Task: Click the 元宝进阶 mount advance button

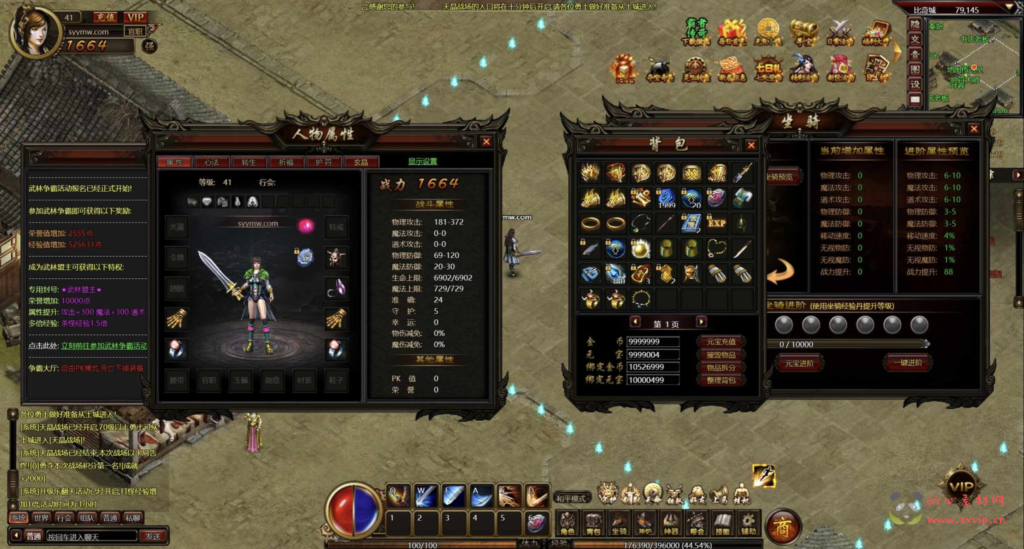Action: point(798,364)
